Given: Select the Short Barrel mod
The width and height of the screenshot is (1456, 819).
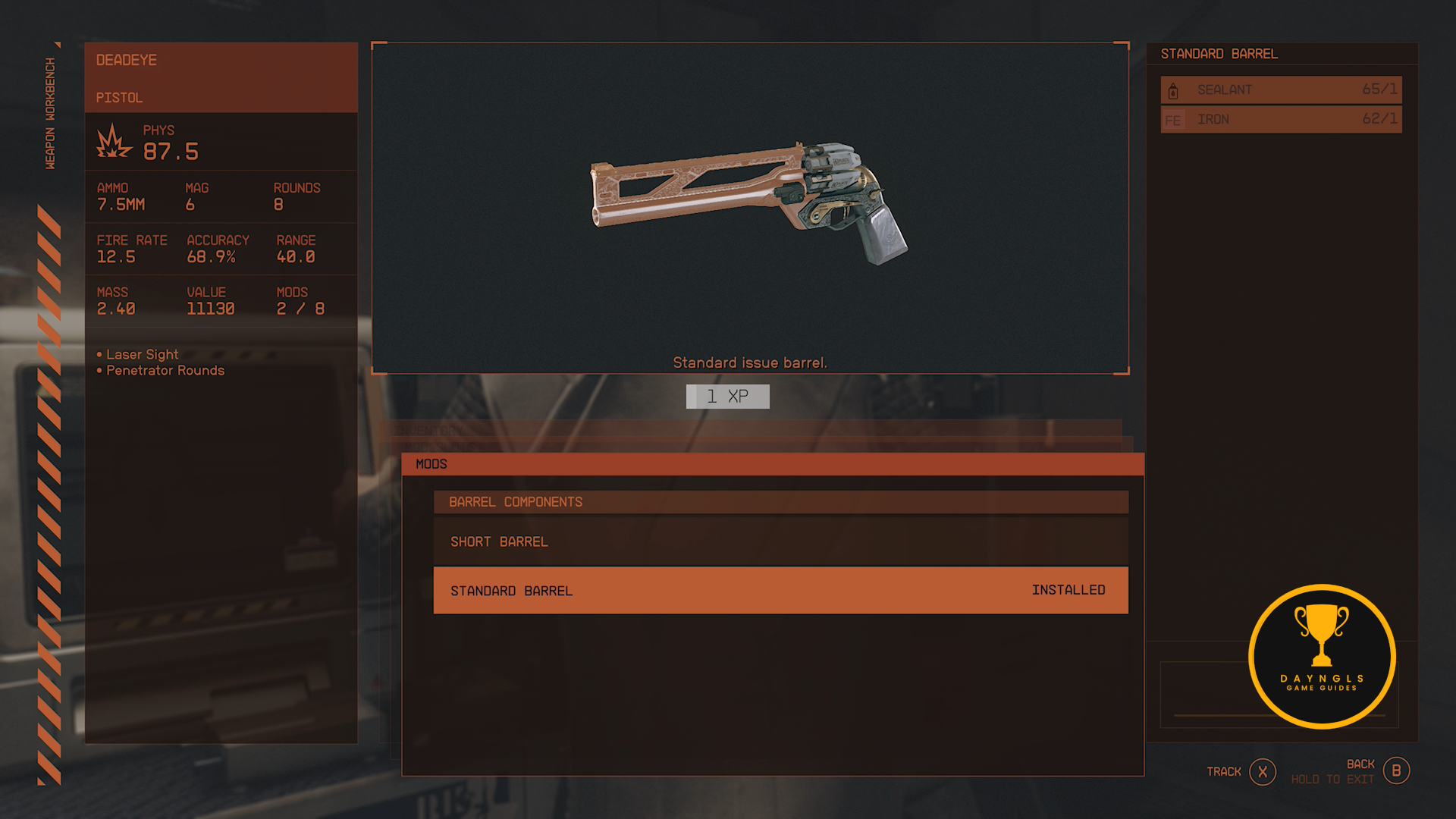Looking at the screenshot, I should pos(780,541).
